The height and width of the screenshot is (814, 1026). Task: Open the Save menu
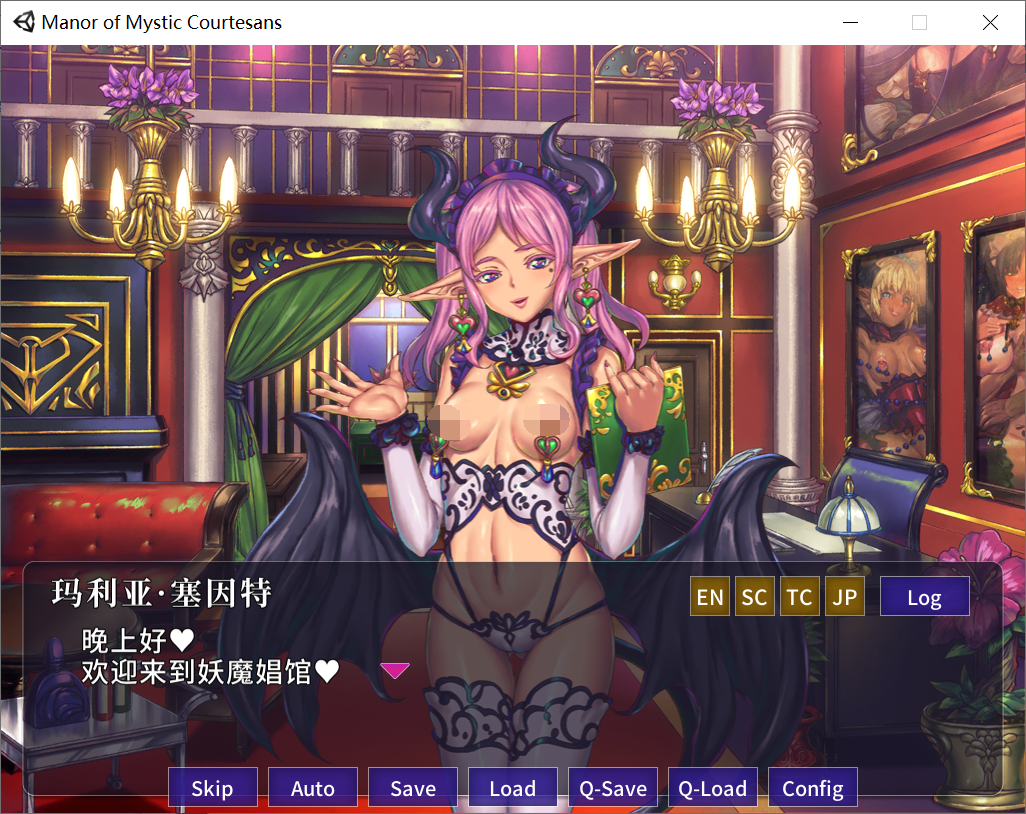pos(412,788)
